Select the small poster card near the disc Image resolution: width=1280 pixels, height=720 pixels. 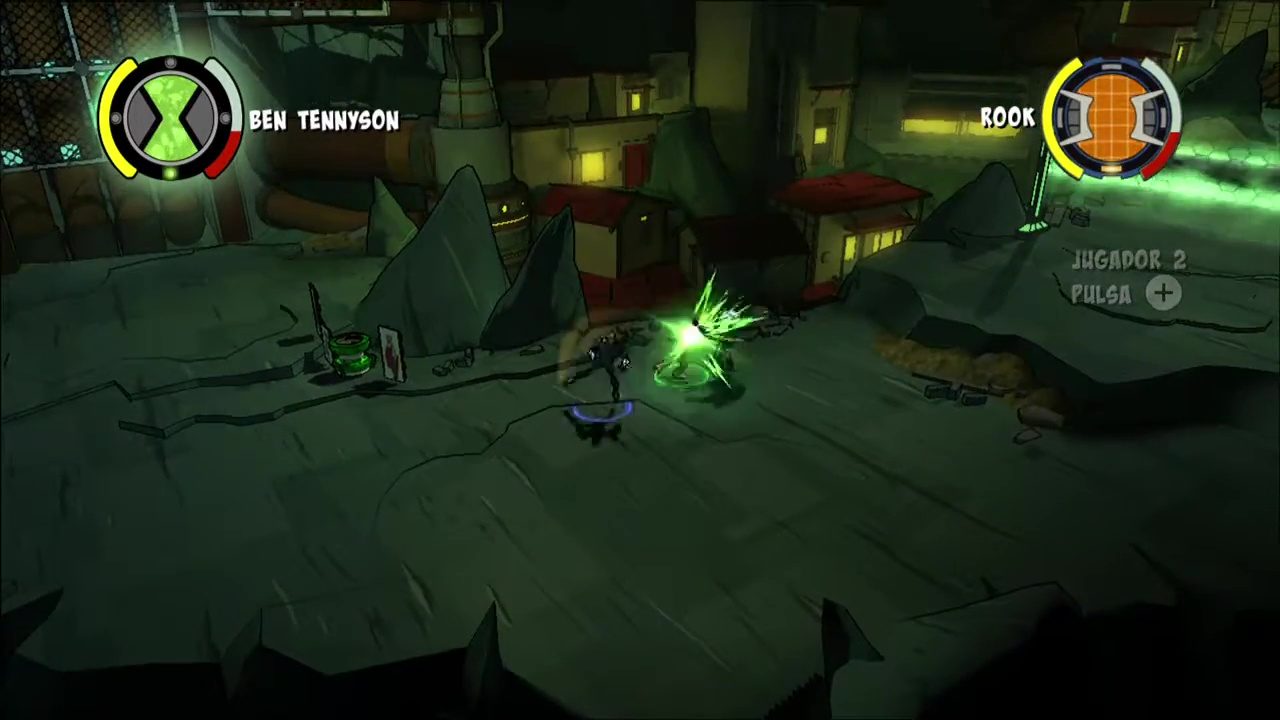[391, 355]
